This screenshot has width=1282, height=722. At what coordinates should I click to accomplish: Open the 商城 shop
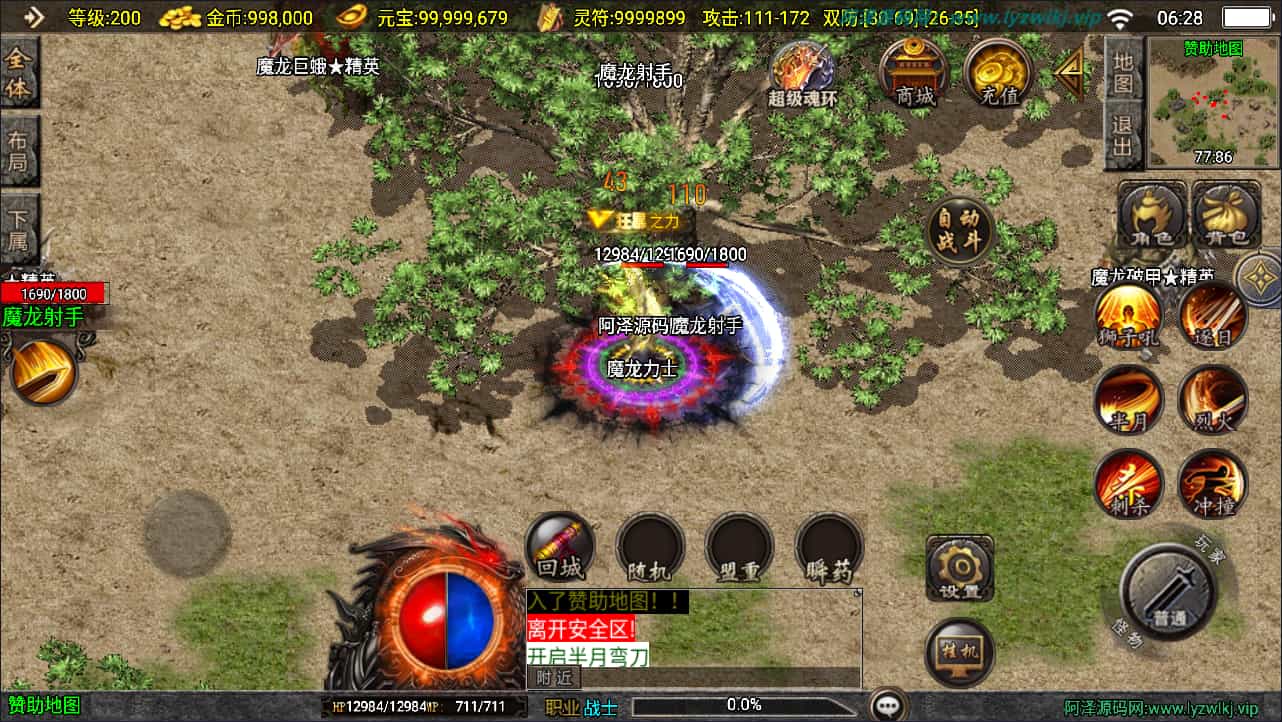tap(914, 71)
